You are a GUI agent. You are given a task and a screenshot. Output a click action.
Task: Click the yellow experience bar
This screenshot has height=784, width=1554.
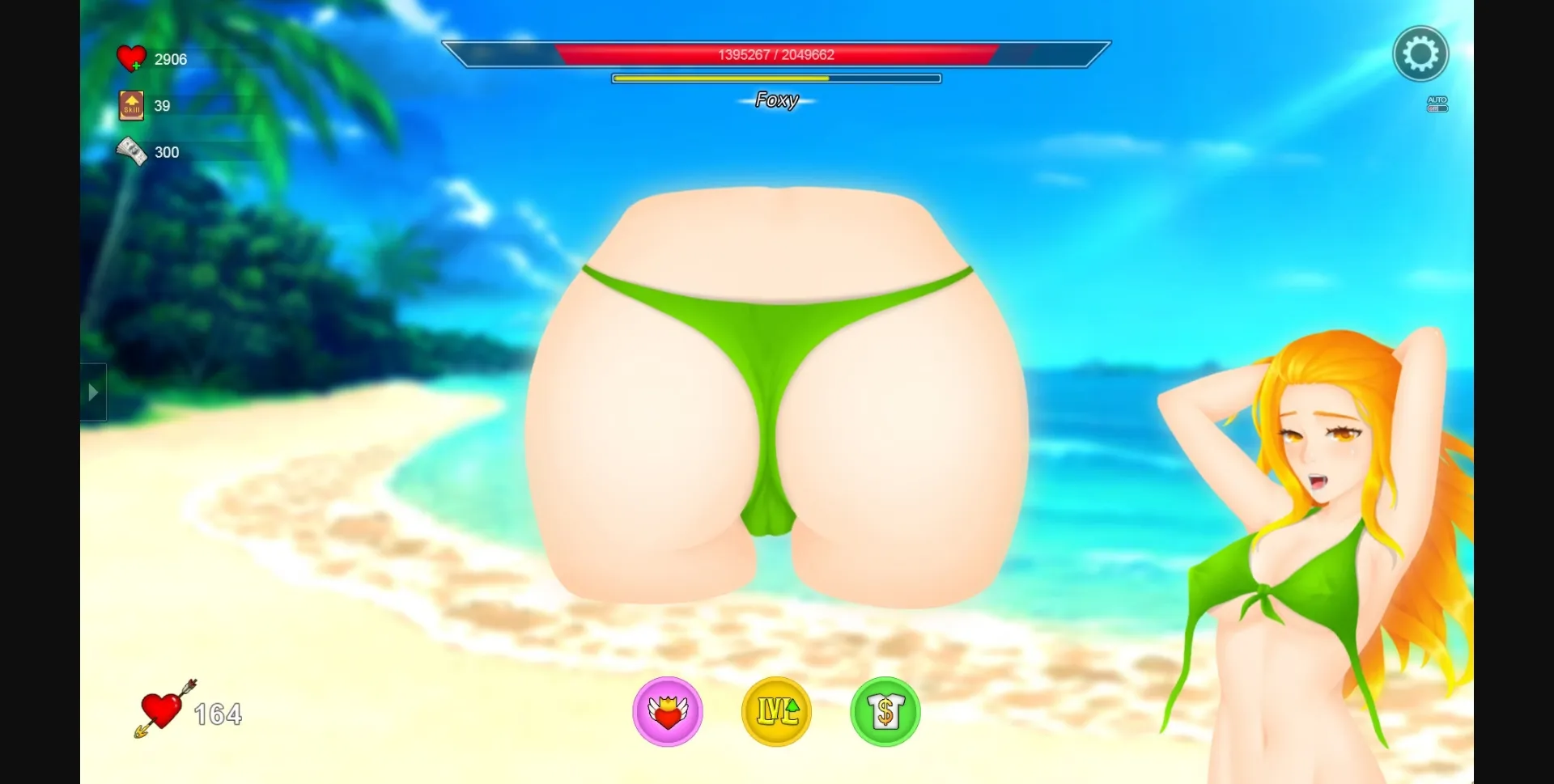pos(775,78)
